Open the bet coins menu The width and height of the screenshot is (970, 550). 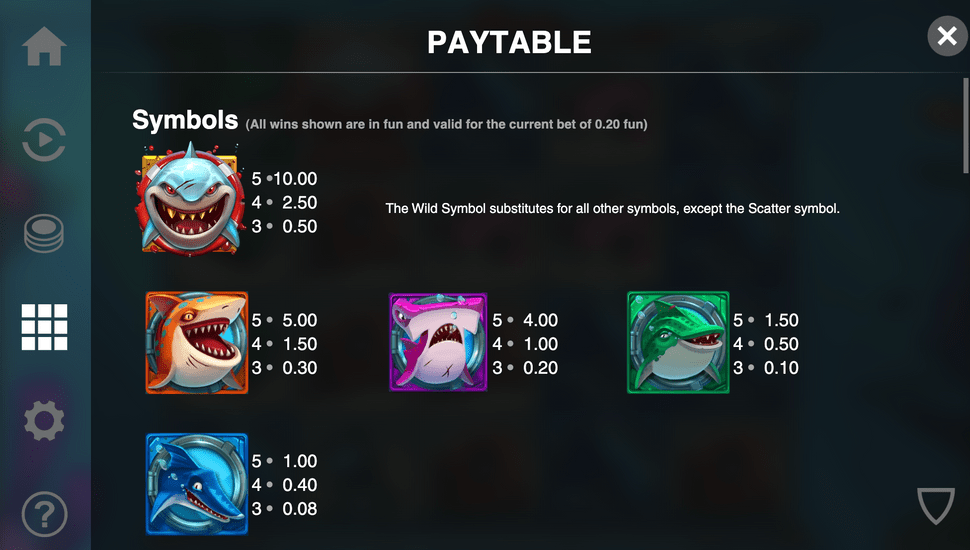click(x=45, y=233)
